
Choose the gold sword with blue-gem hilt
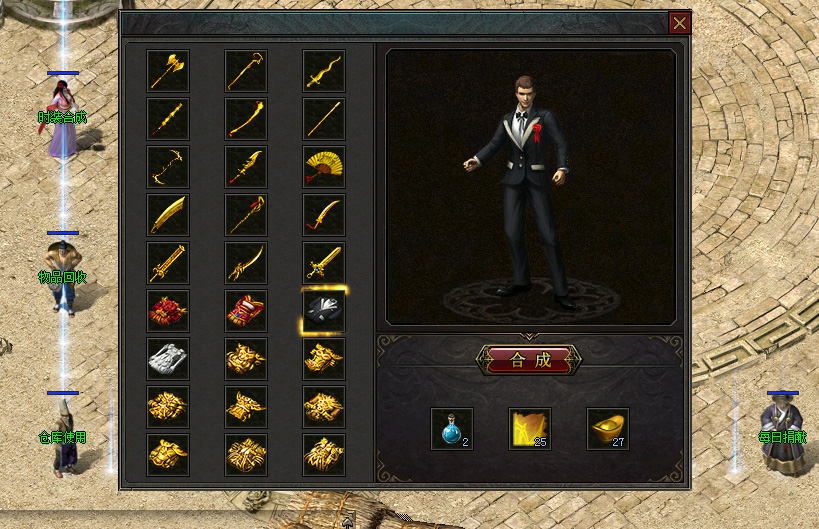pyautogui.click(x=324, y=263)
